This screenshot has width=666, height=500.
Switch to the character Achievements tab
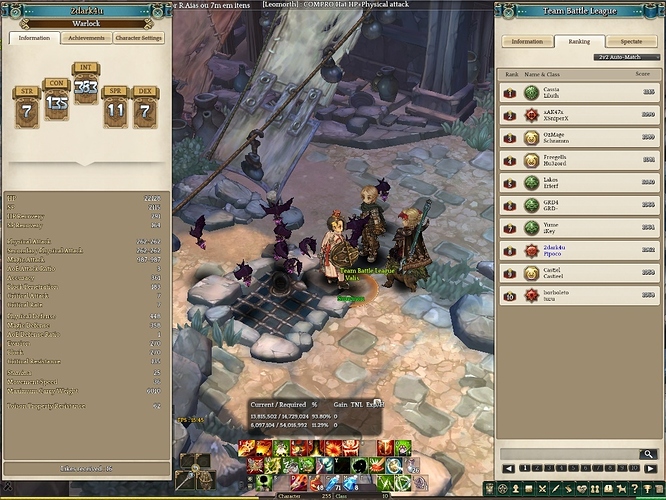(x=87, y=38)
